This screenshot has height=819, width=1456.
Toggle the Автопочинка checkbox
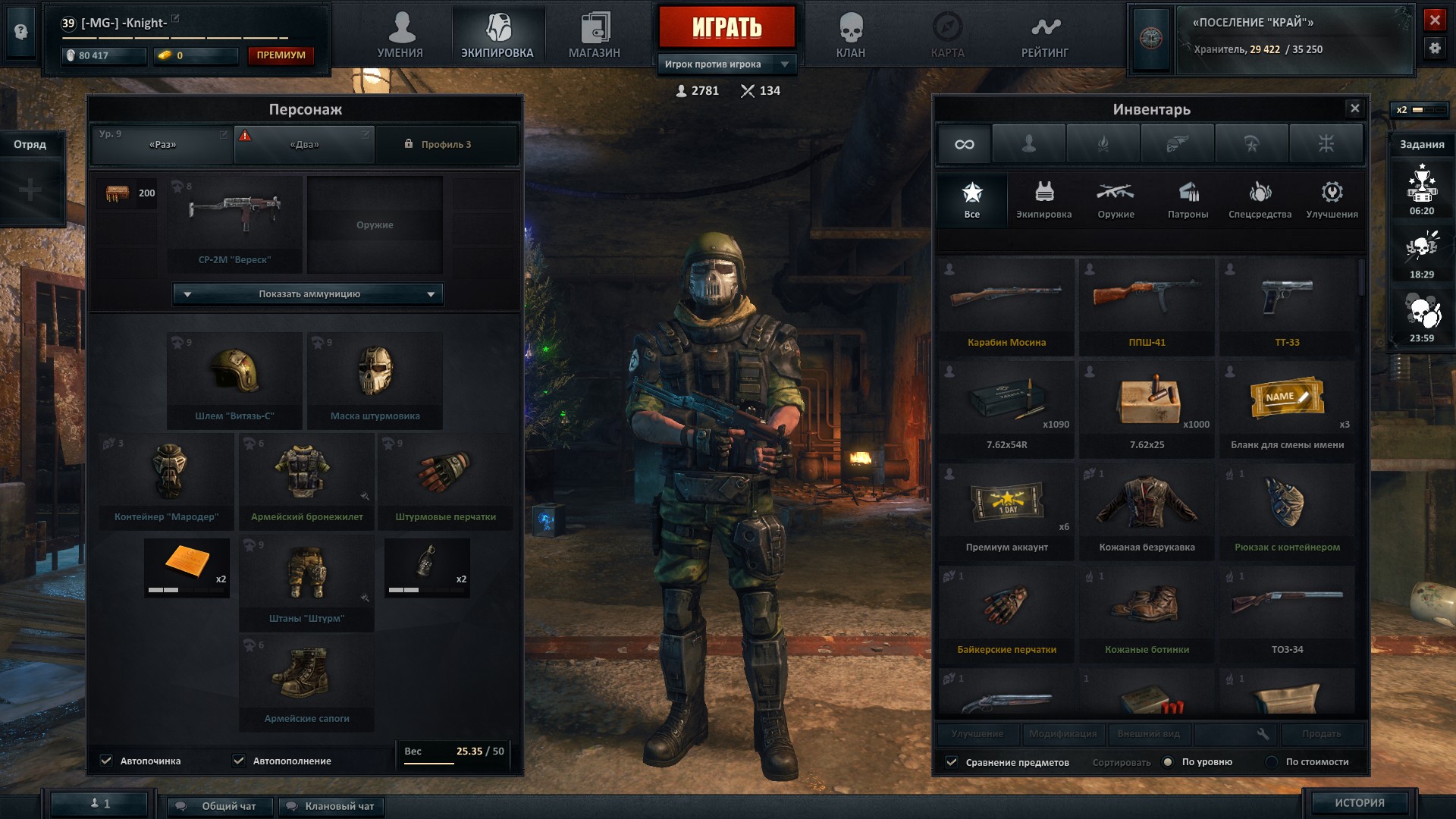tap(107, 761)
